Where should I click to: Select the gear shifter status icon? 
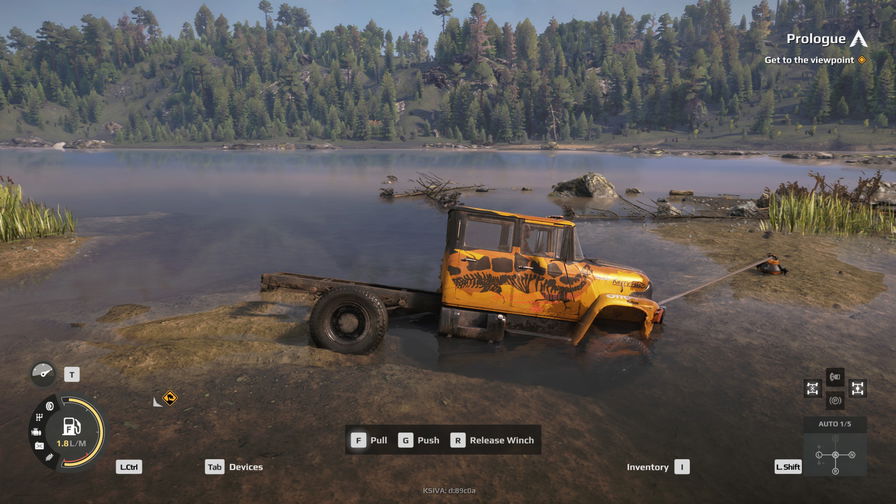tap(39, 417)
